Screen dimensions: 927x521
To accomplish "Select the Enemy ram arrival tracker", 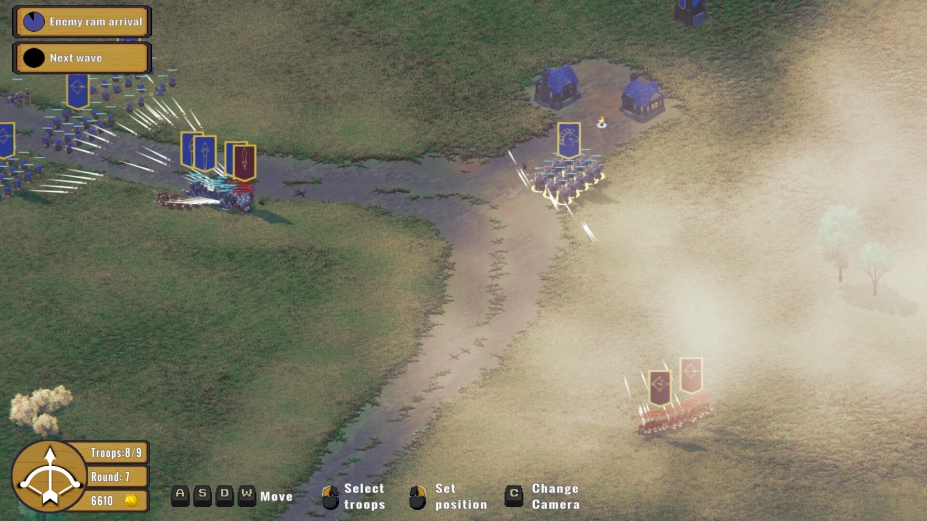I will 81,21.
